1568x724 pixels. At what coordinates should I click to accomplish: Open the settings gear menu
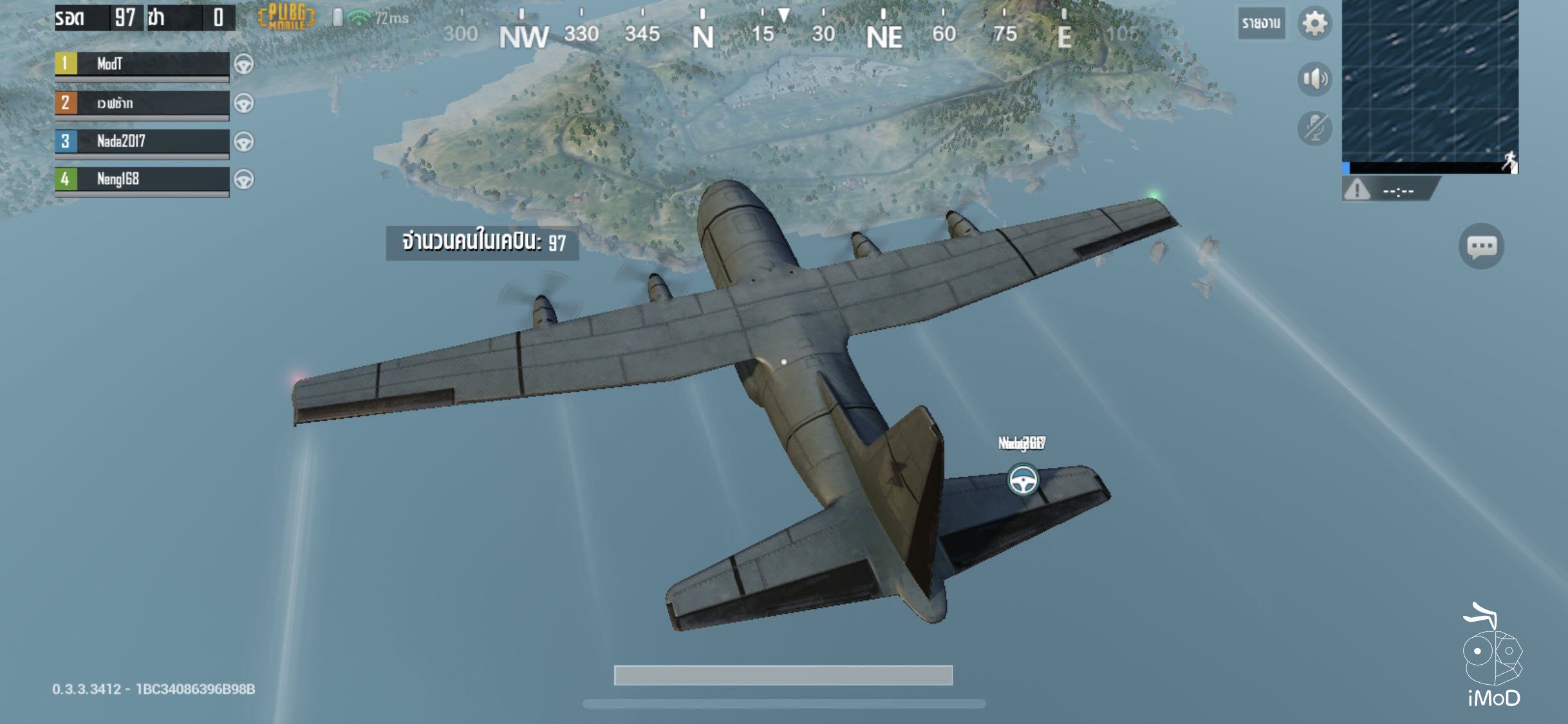tap(1315, 23)
